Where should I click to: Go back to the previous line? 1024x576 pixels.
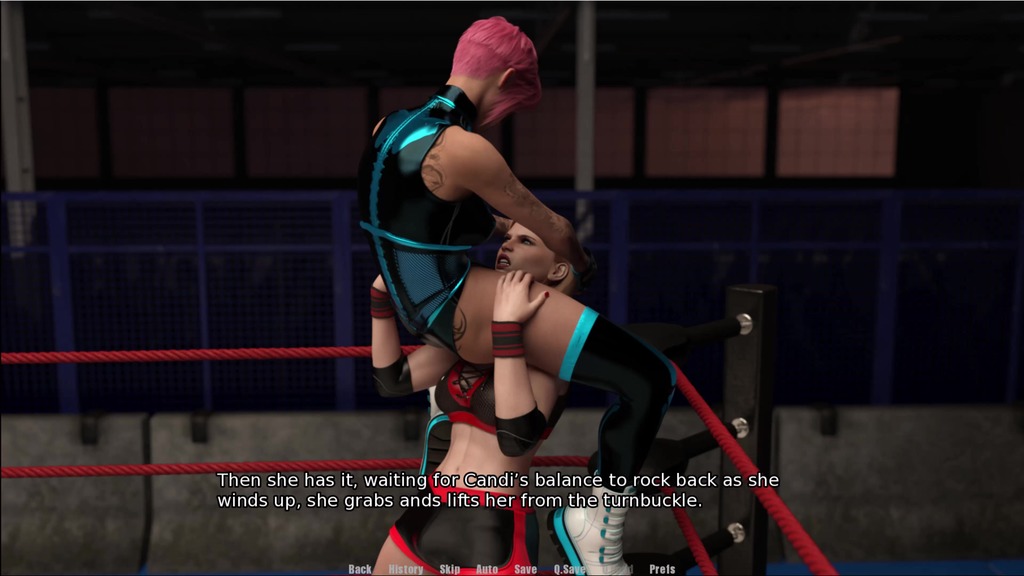[360, 569]
